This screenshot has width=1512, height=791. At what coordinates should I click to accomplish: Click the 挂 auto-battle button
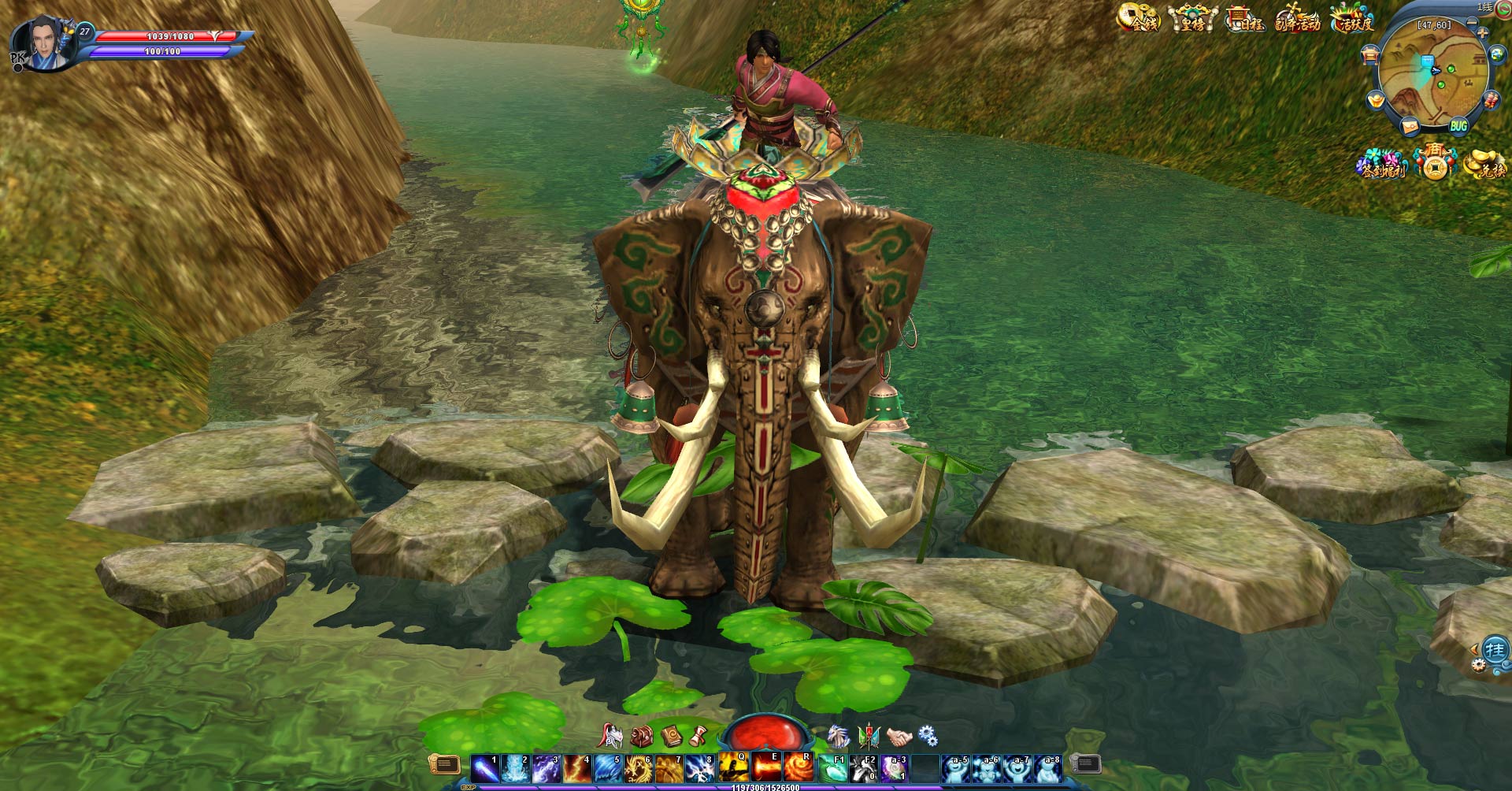1495,650
